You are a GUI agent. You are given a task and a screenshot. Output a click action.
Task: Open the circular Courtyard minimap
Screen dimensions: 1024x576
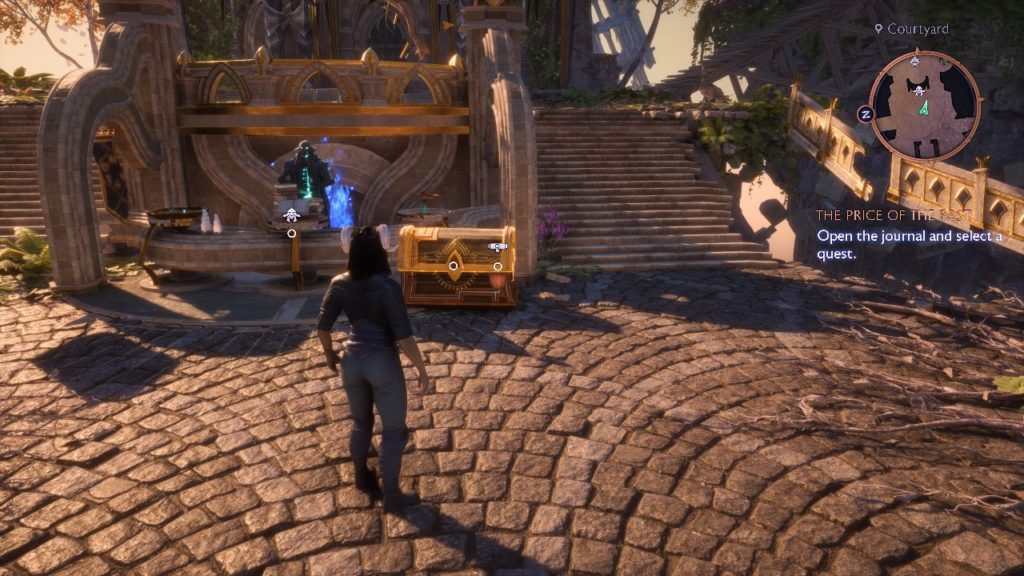click(924, 105)
